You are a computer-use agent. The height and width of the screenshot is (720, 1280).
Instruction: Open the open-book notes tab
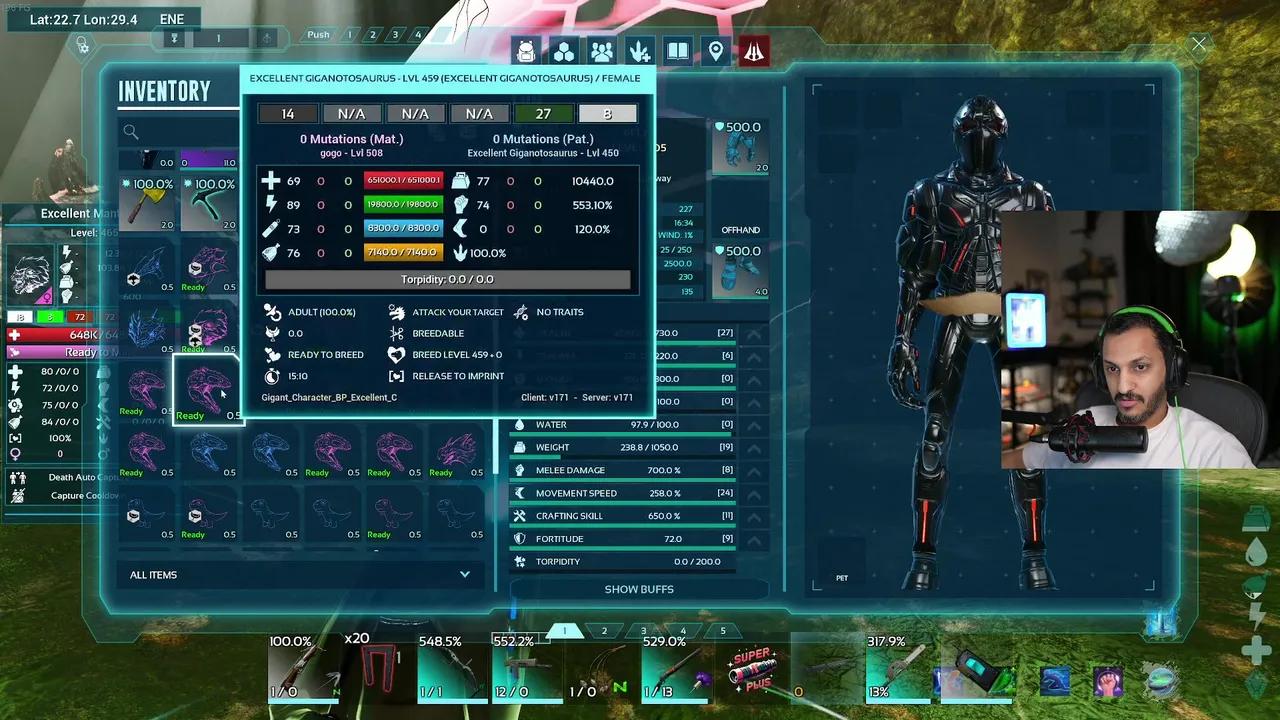point(678,51)
